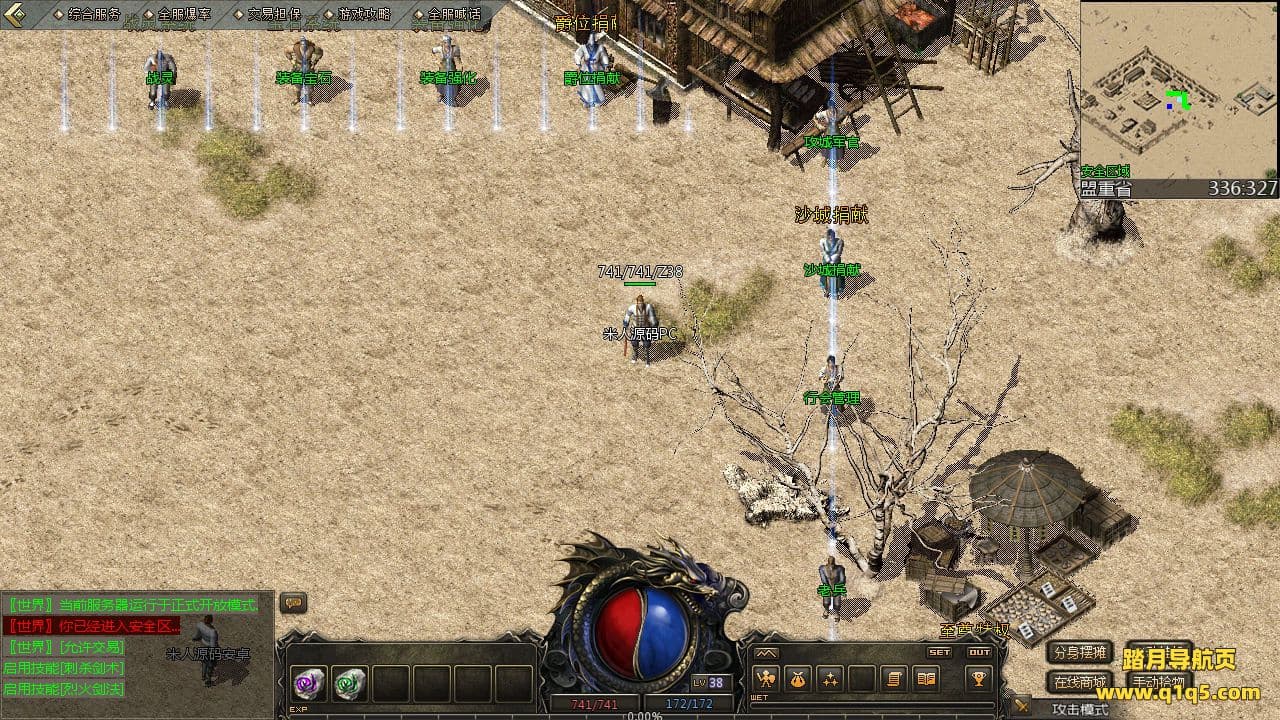Screen dimensions: 1280x720
Task: Open the scroll icon panel
Action: [894, 679]
